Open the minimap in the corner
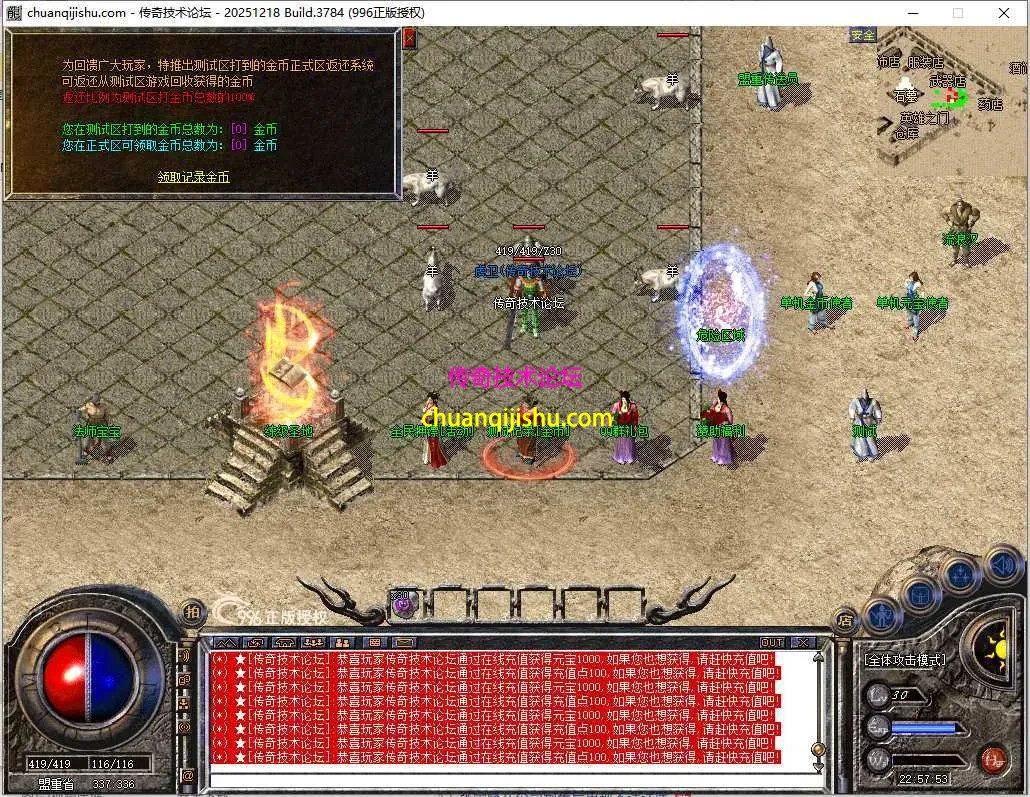 [x=938, y=97]
